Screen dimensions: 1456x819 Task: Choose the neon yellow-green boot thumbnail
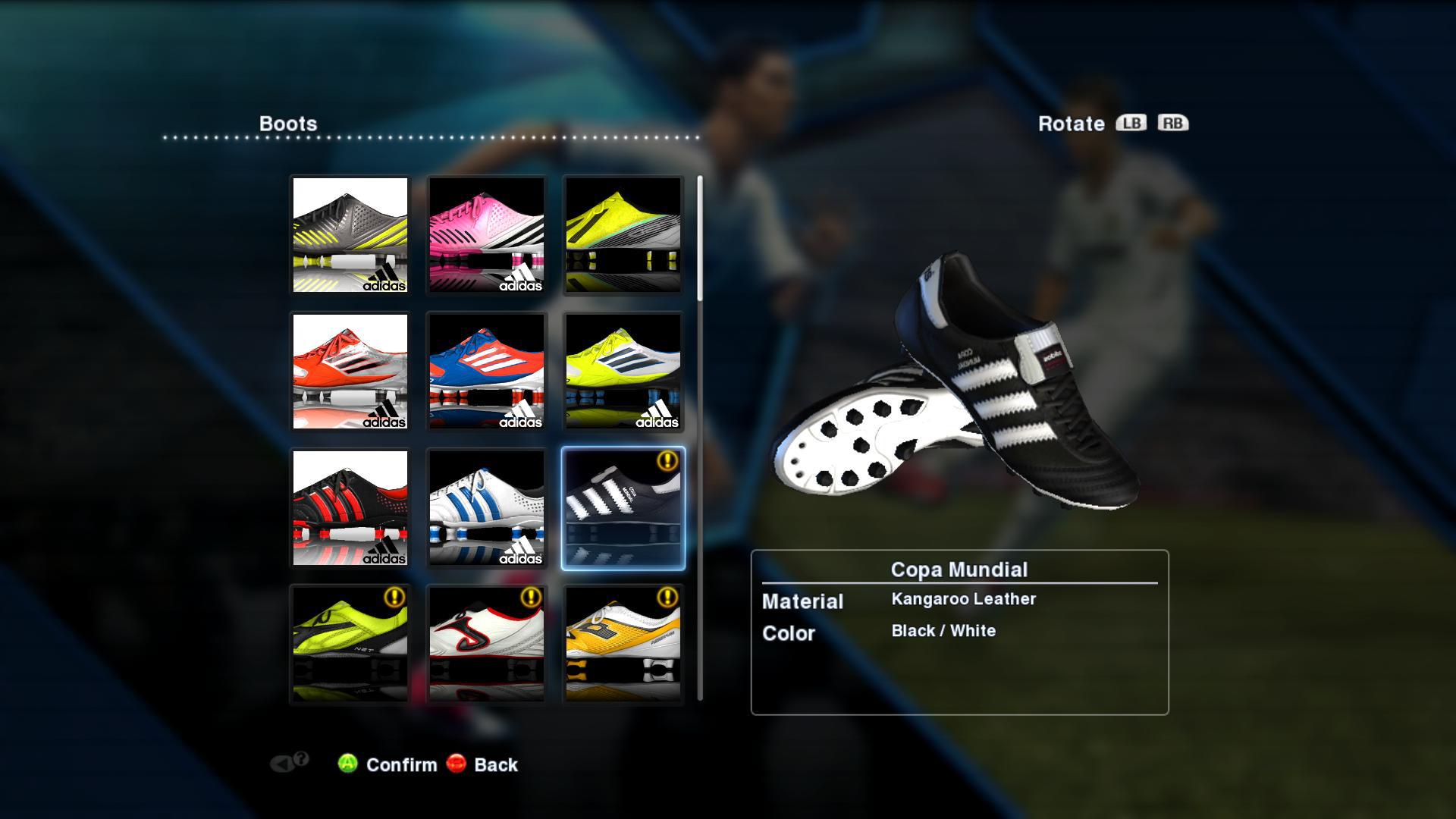[x=350, y=643]
